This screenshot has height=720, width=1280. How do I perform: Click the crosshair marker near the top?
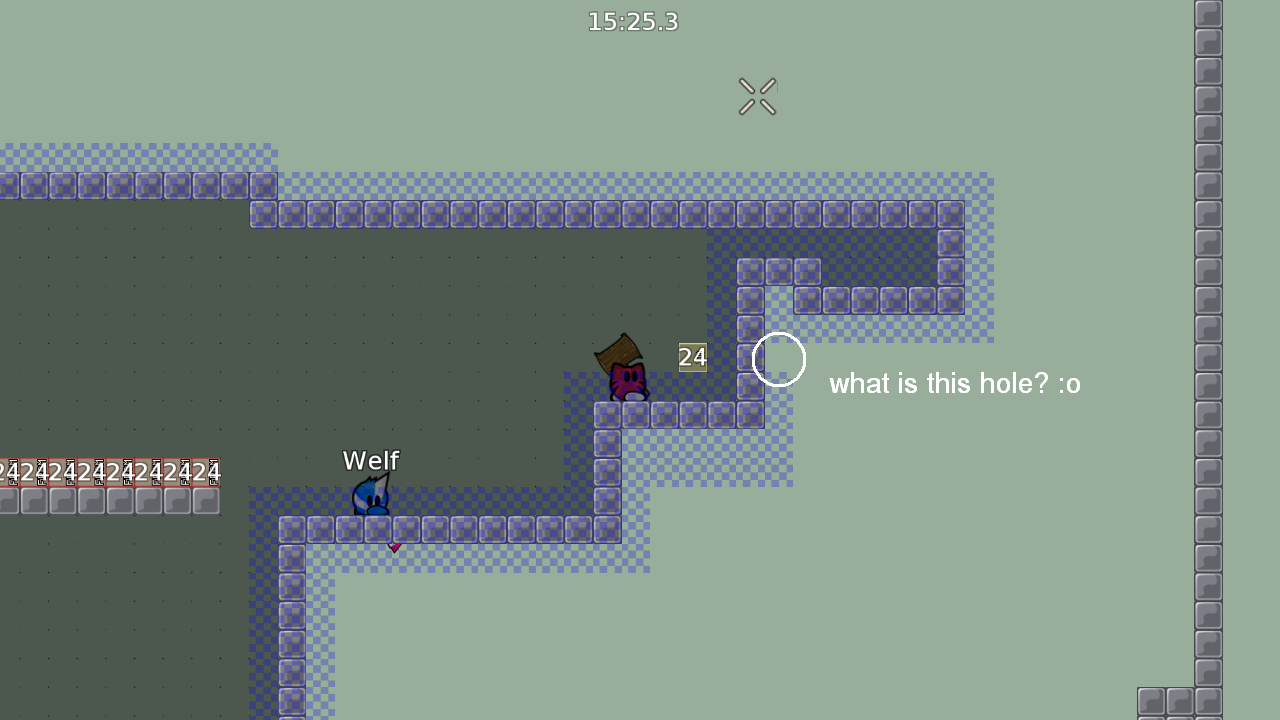[x=757, y=96]
